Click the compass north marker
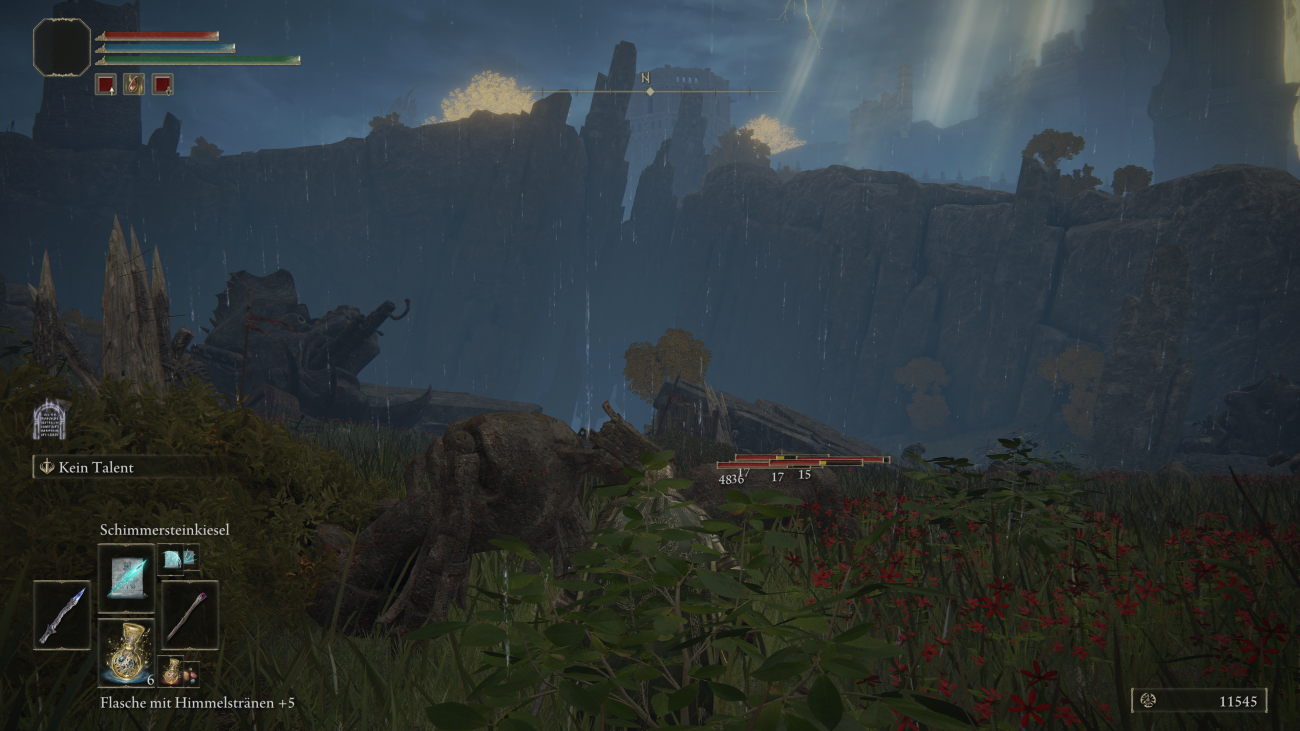This screenshot has width=1300, height=731. click(650, 85)
